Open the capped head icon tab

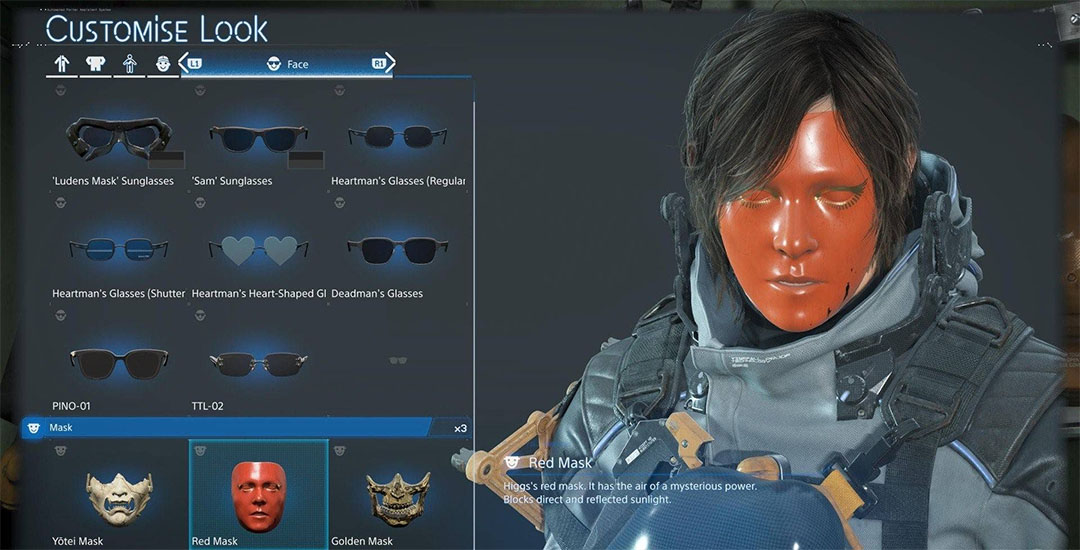pos(162,64)
